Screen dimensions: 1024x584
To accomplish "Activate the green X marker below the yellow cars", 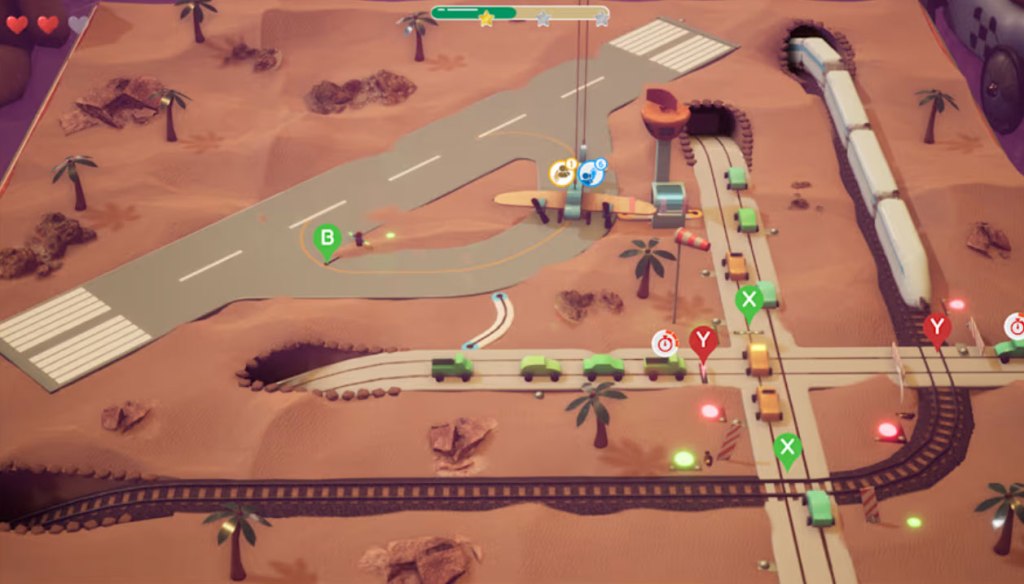I will click(787, 447).
